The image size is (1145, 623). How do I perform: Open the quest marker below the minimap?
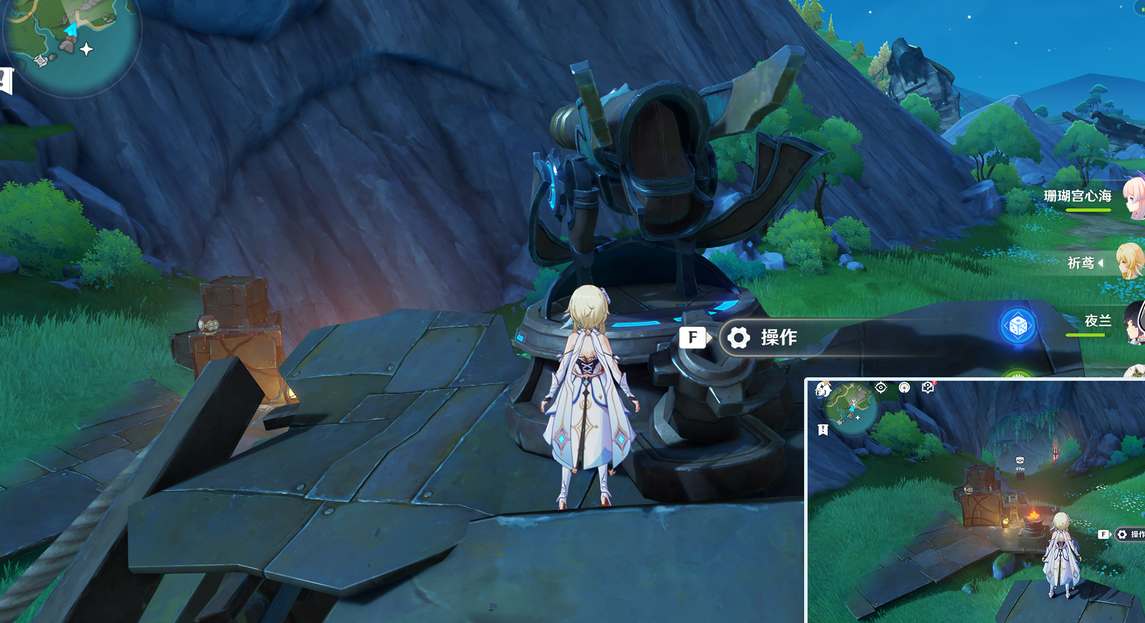pos(5,80)
